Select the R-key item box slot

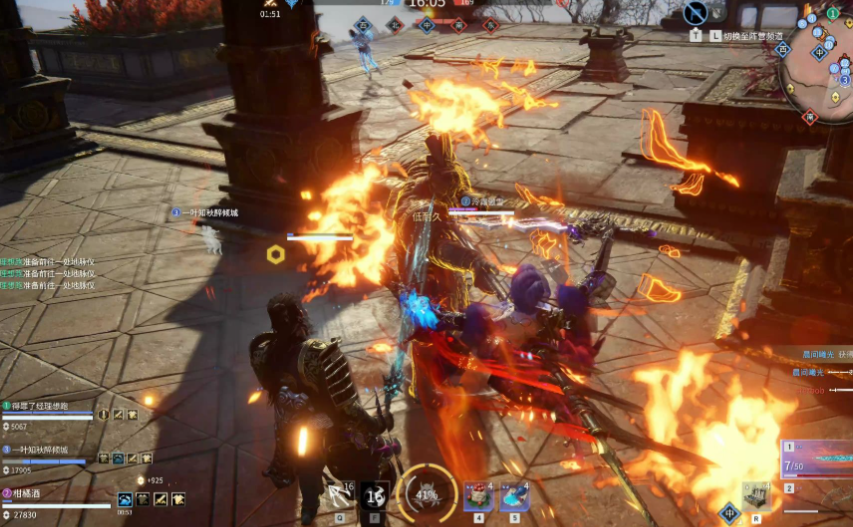757,495
